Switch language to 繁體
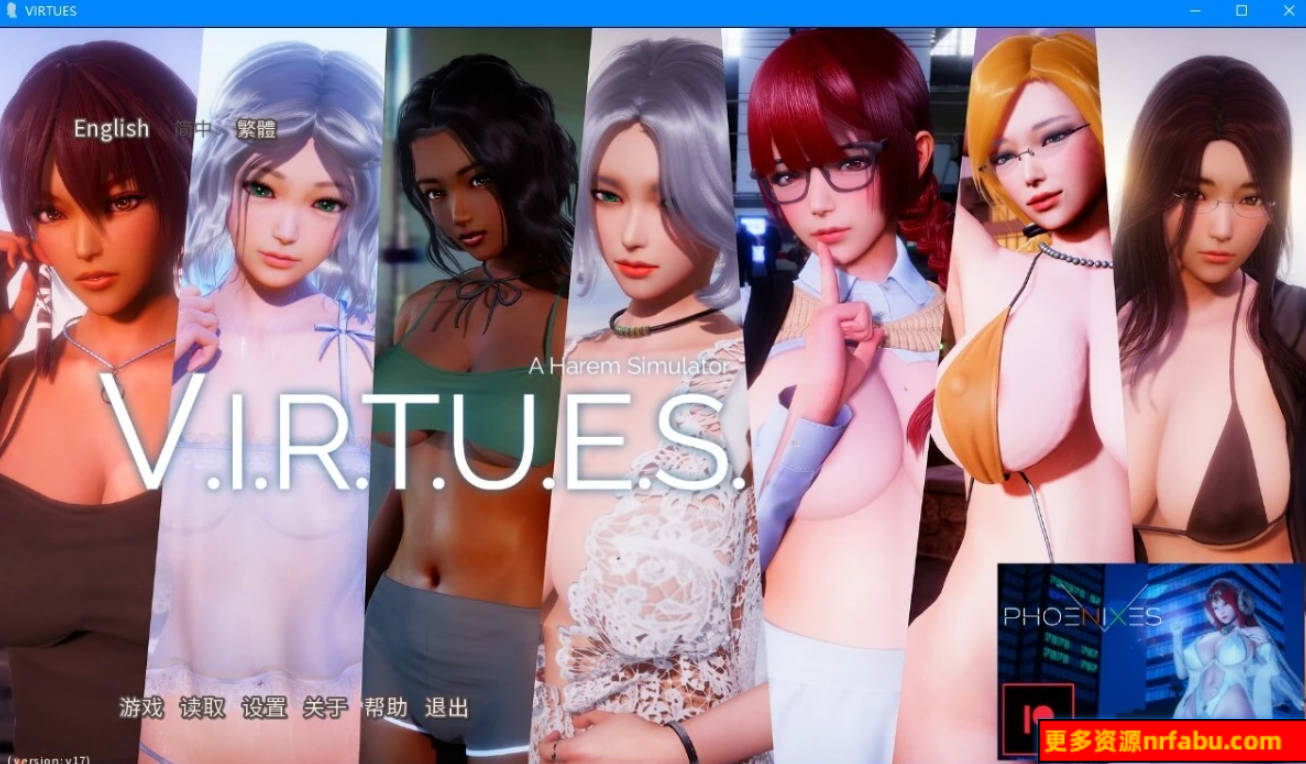The width and height of the screenshot is (1306, 764). [x=255, y=128]
